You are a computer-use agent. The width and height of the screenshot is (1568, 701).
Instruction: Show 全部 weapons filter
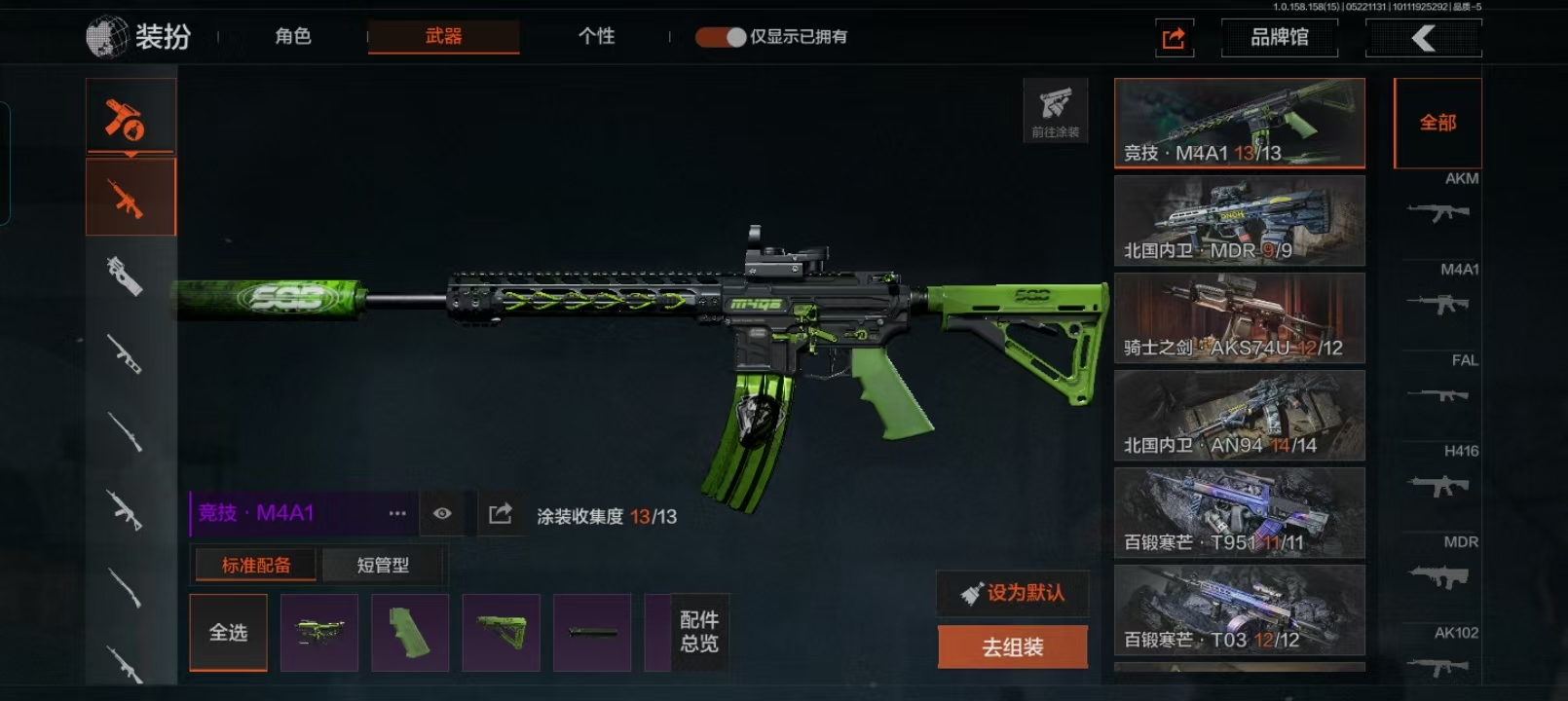coord(1437,123)
